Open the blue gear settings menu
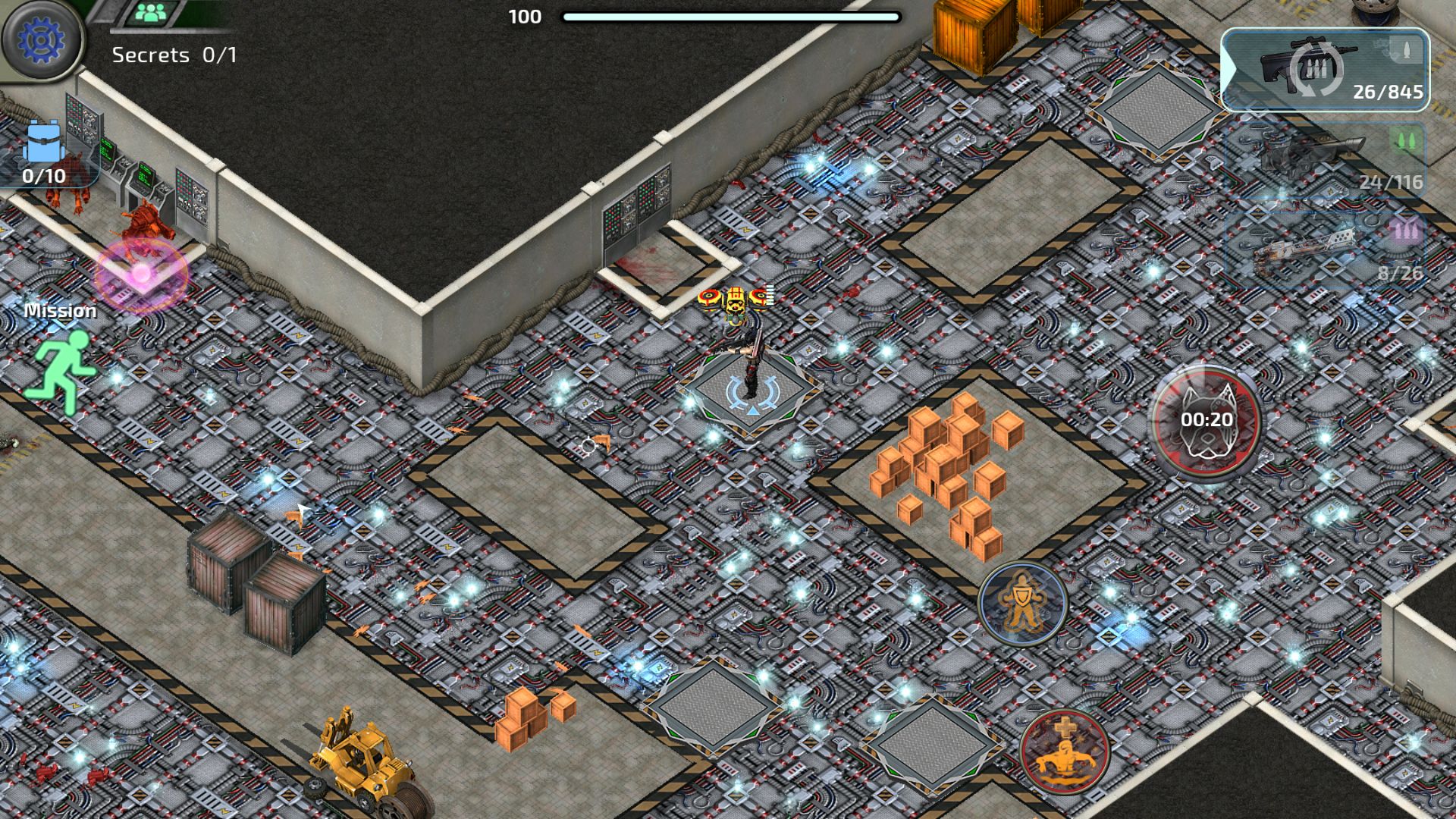Image resolution: width=1456 pixels, height=819 pixels. (41, 39)
